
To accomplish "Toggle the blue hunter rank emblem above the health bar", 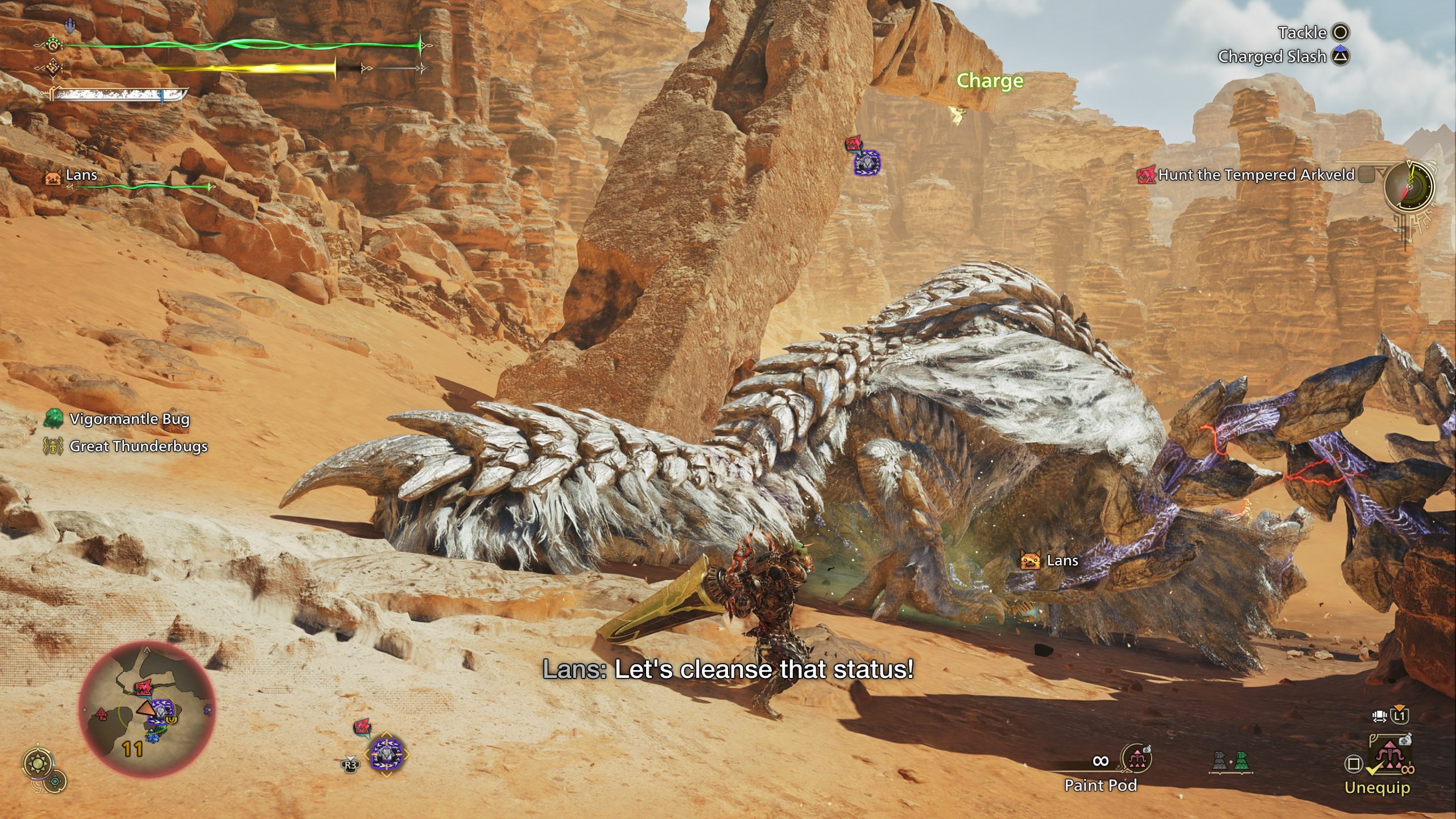I will click(x=70, y=24).
